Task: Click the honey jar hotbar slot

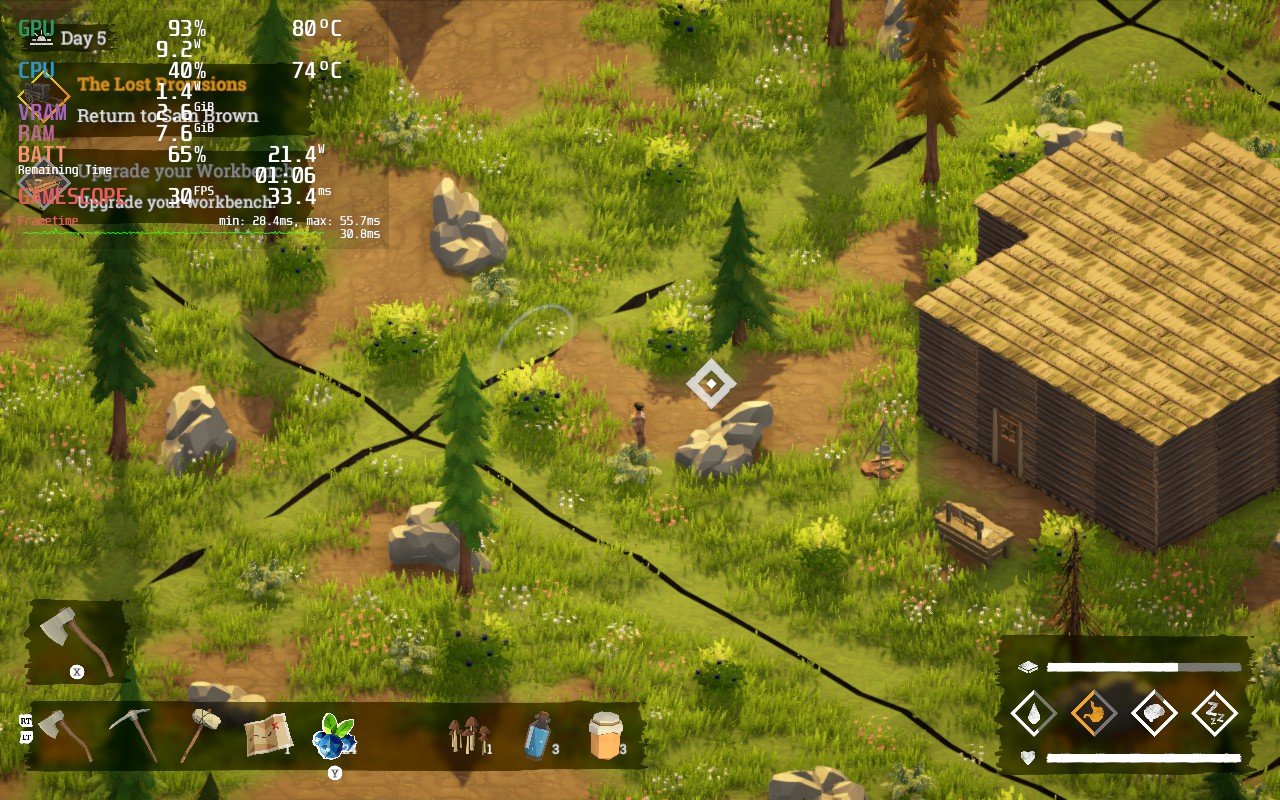Action: 605,735
